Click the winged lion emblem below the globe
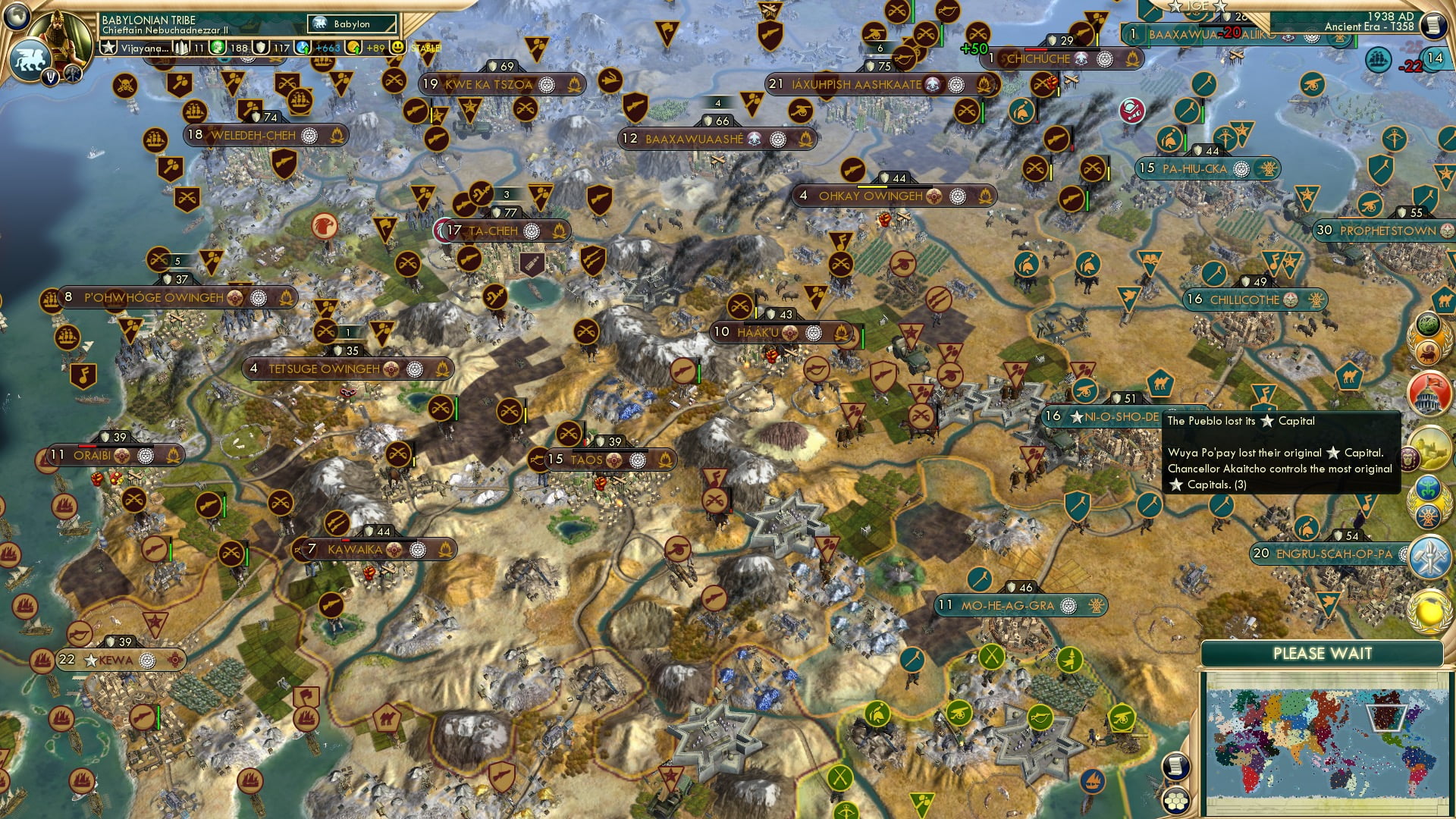The image size is (1456, 819). pyautogui.click(x=30, y=59)
